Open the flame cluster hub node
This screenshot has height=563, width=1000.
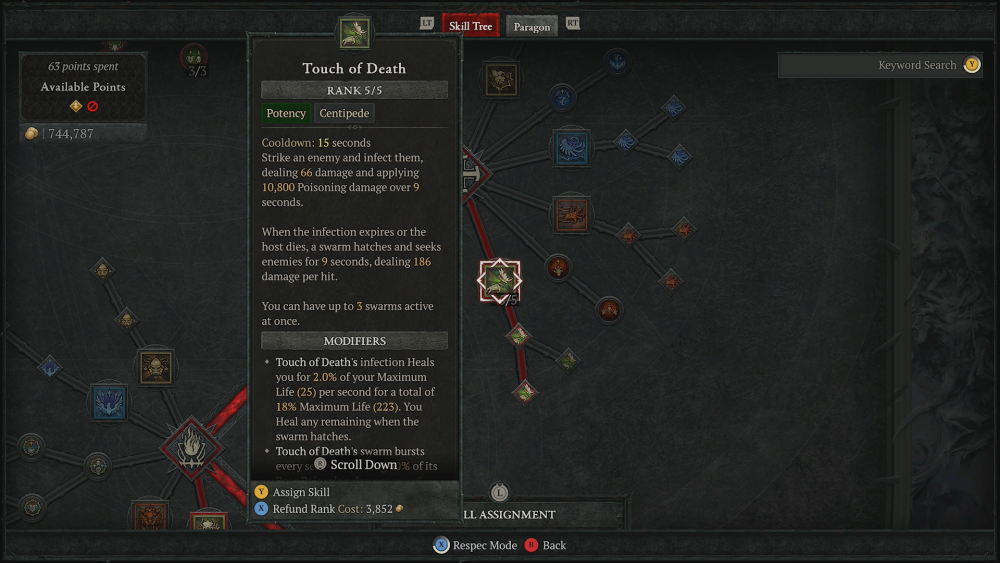tap(190, 446)
